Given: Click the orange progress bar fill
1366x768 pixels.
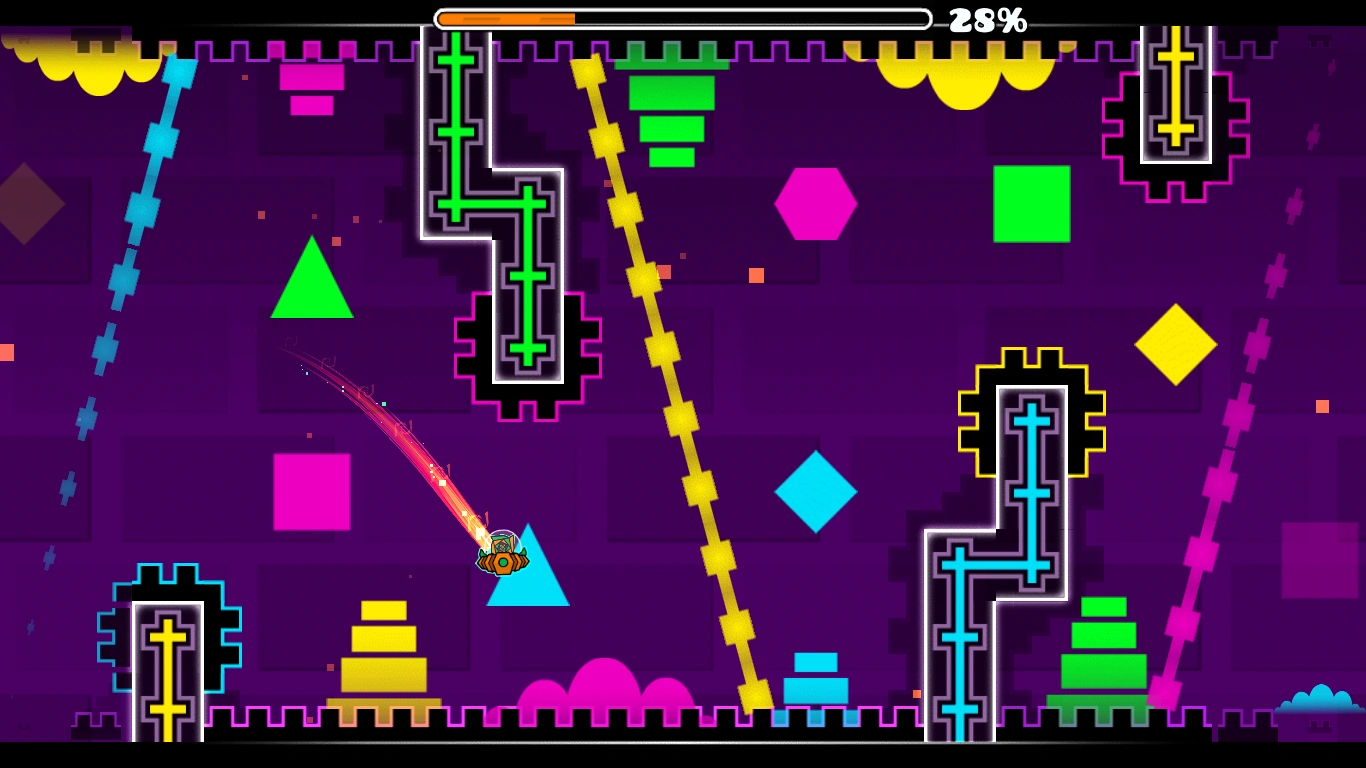Looking at the screenshot, I should [505, 16].
